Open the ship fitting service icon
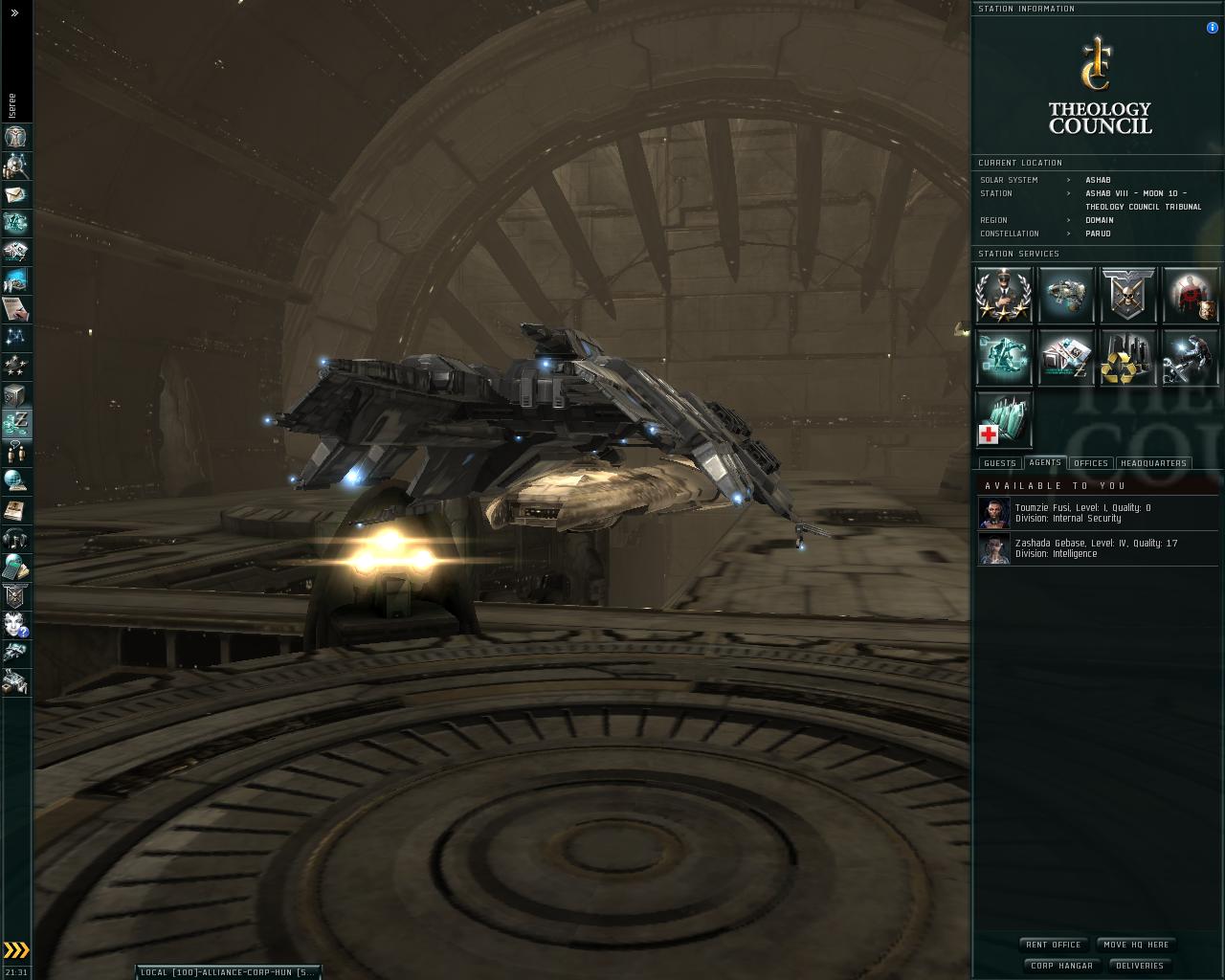1225x980 pixels. (1066, 295)
